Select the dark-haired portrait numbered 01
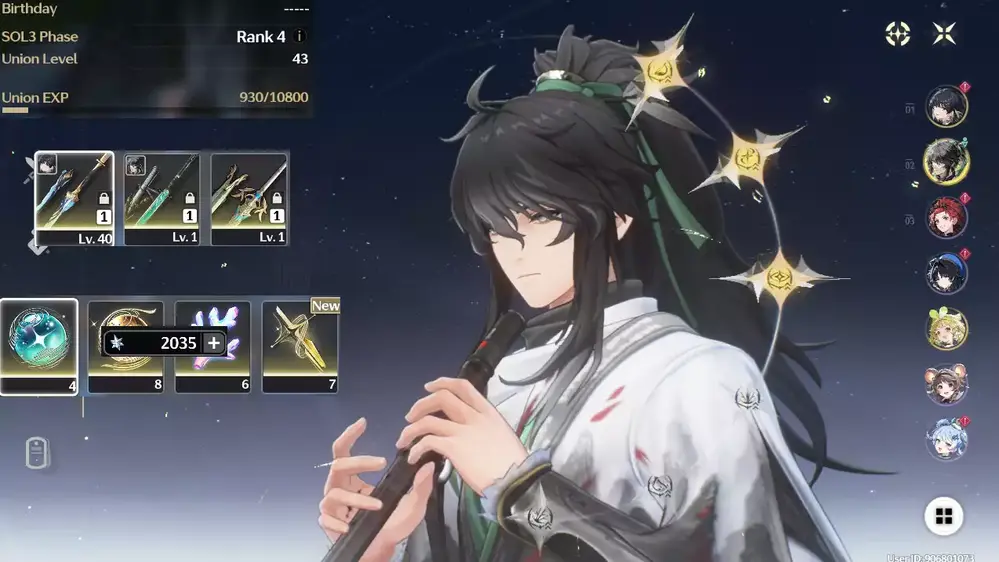Image resolution: width=999 pixels, height=562 pixels. (946, 107)
